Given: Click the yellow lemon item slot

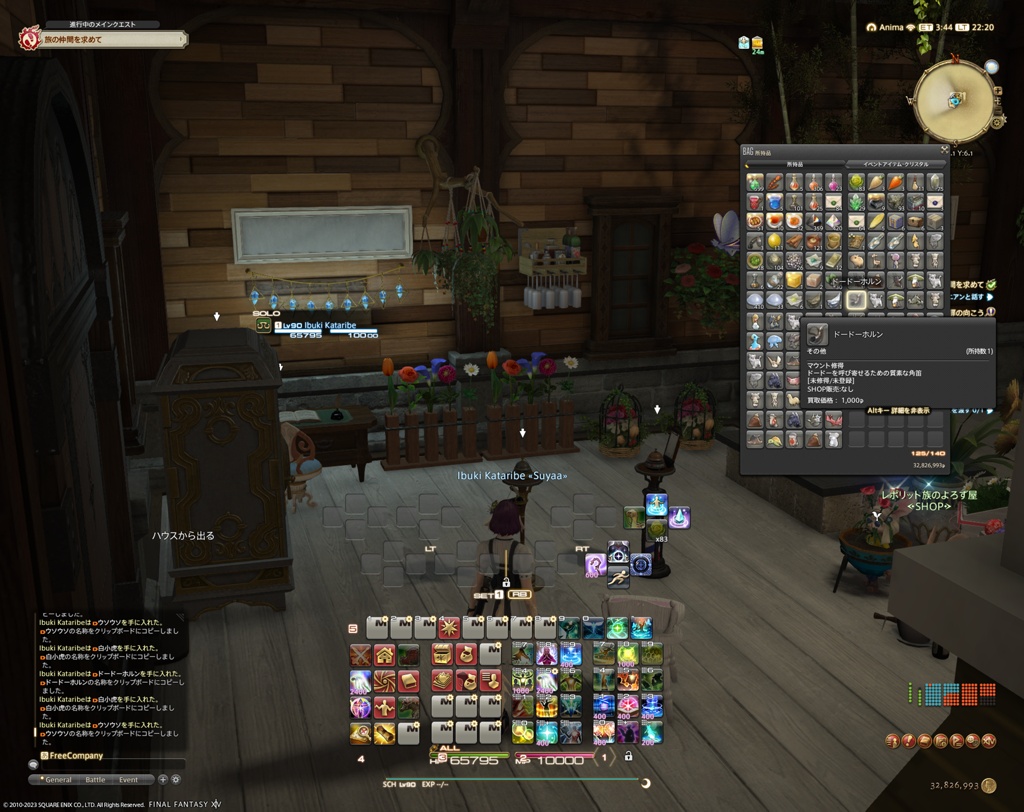Looking at the screenshot, I should coord(775,241).
